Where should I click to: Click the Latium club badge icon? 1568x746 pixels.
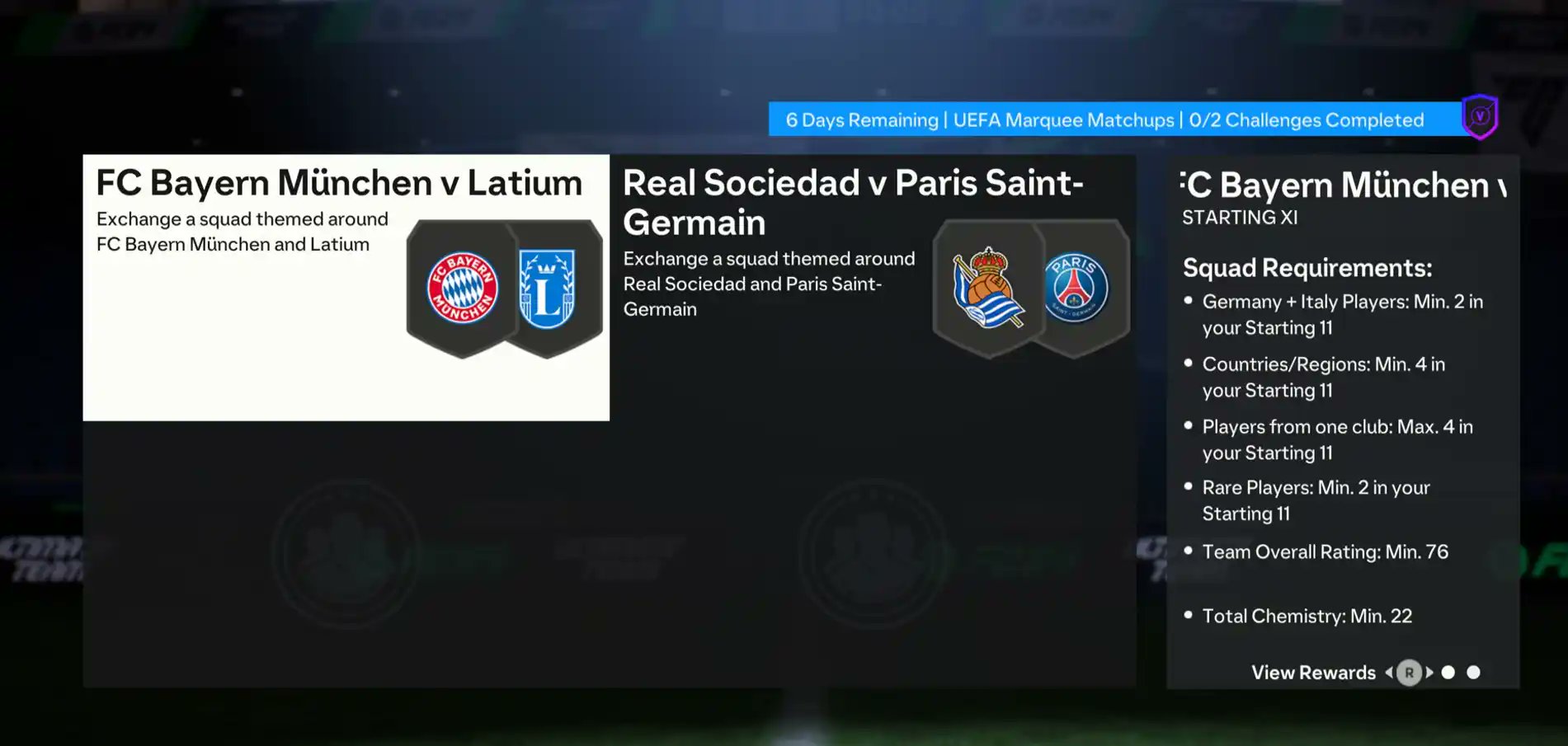547,286
